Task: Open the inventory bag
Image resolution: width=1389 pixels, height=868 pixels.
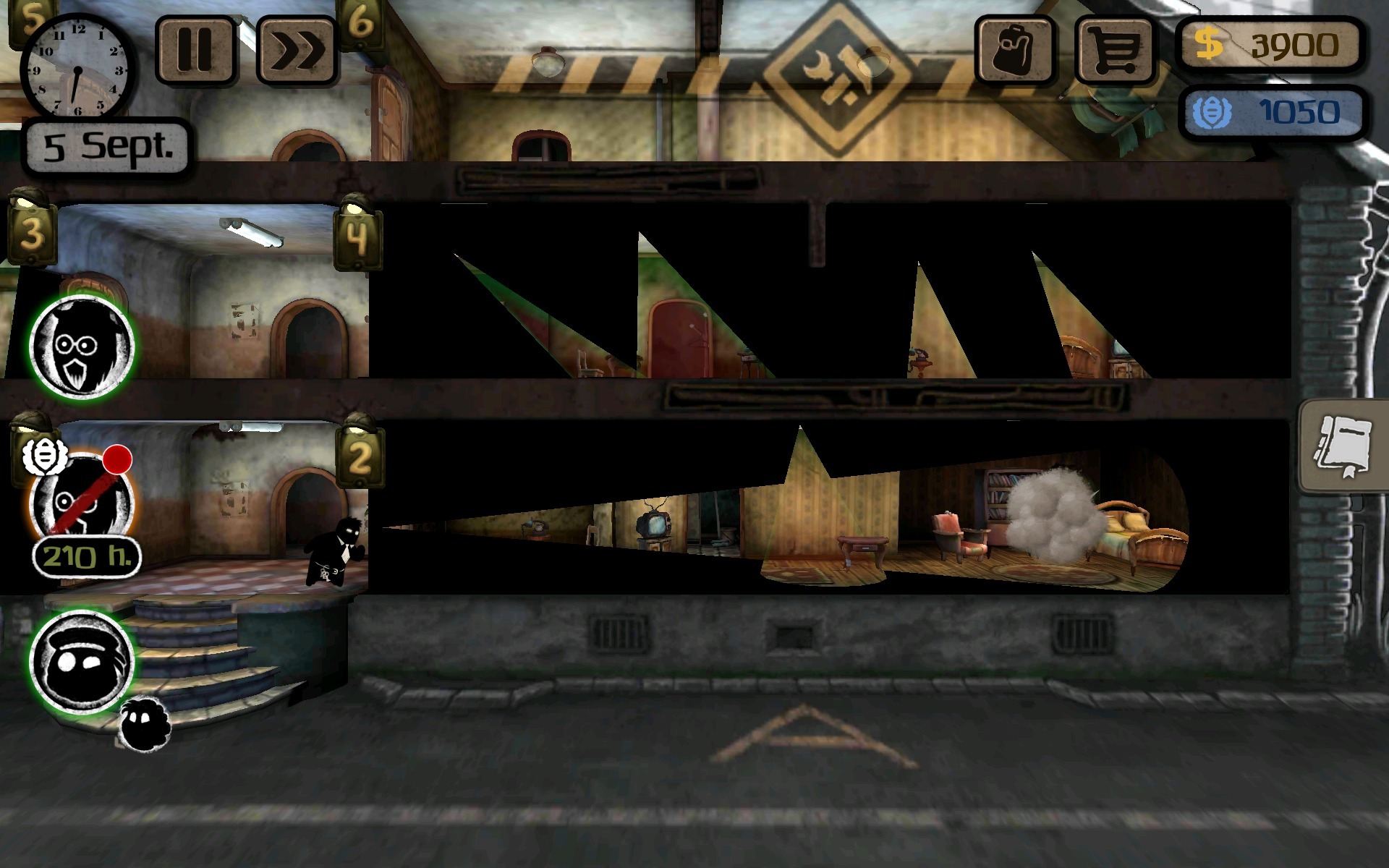Action: 1014,49
